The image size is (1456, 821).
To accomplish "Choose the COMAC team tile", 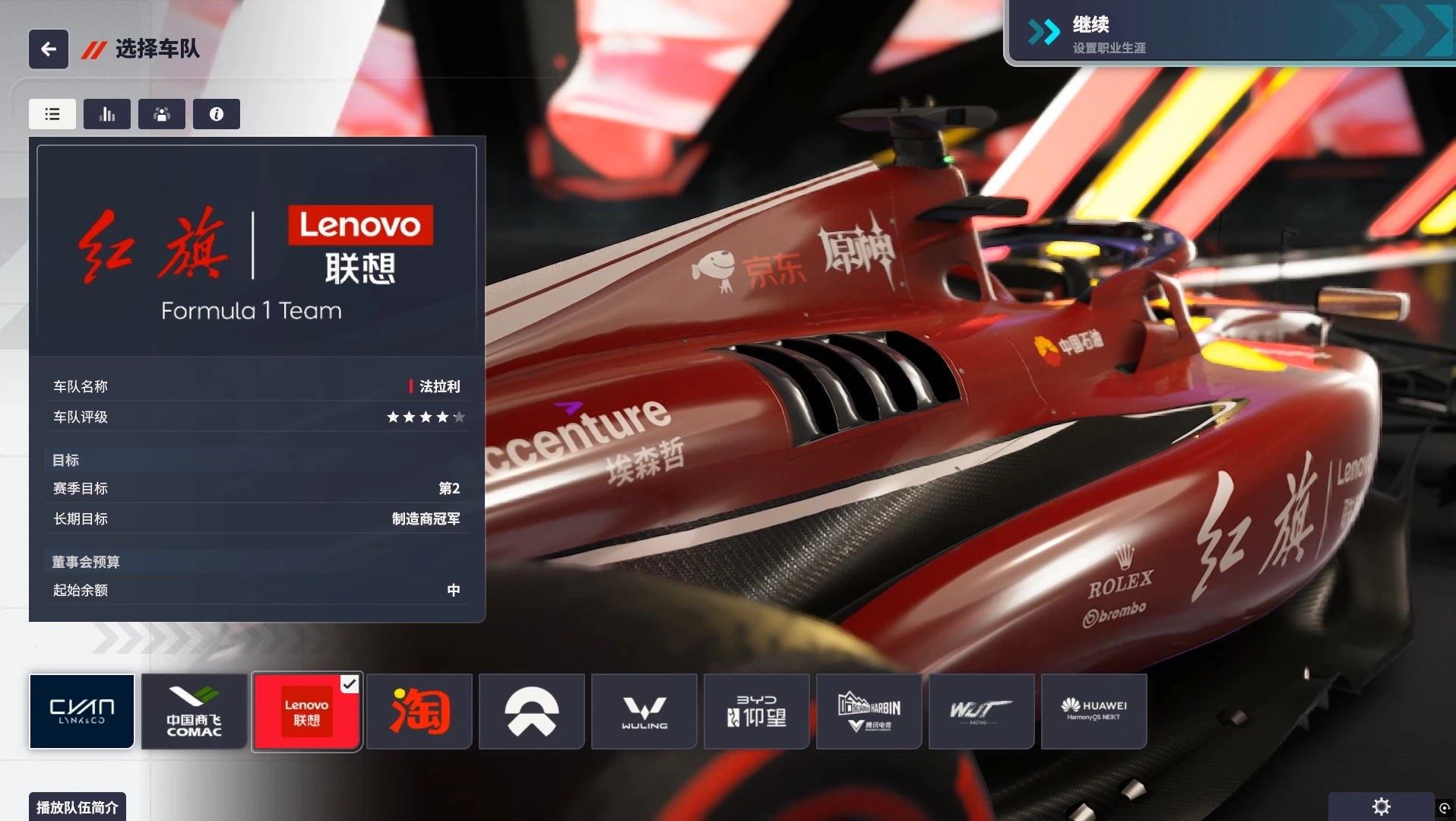I will pyautogui.click(x=195, y=712).
